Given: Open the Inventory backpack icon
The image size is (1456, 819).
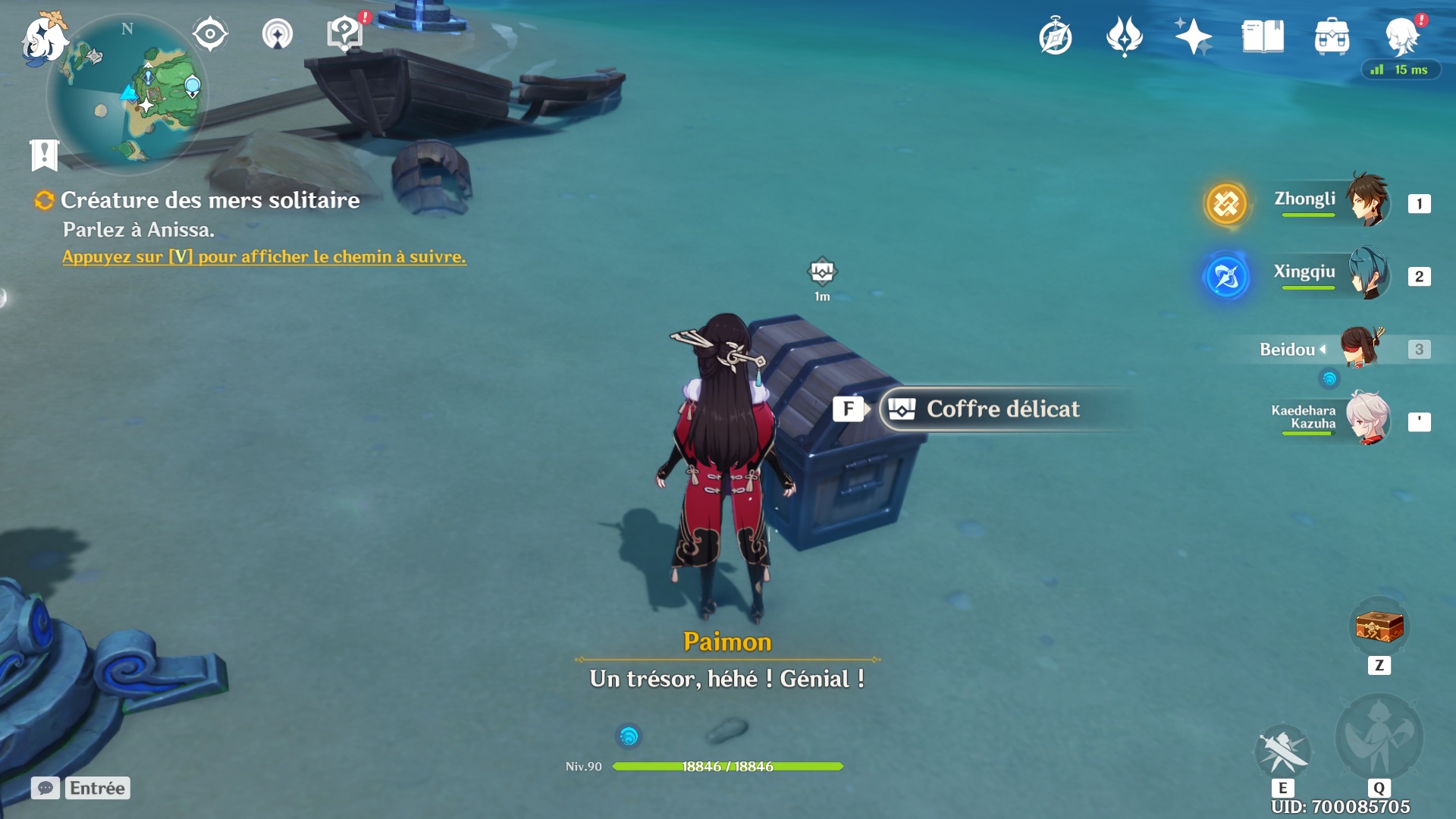Looking at the screenshot, I should (1332, 36).
